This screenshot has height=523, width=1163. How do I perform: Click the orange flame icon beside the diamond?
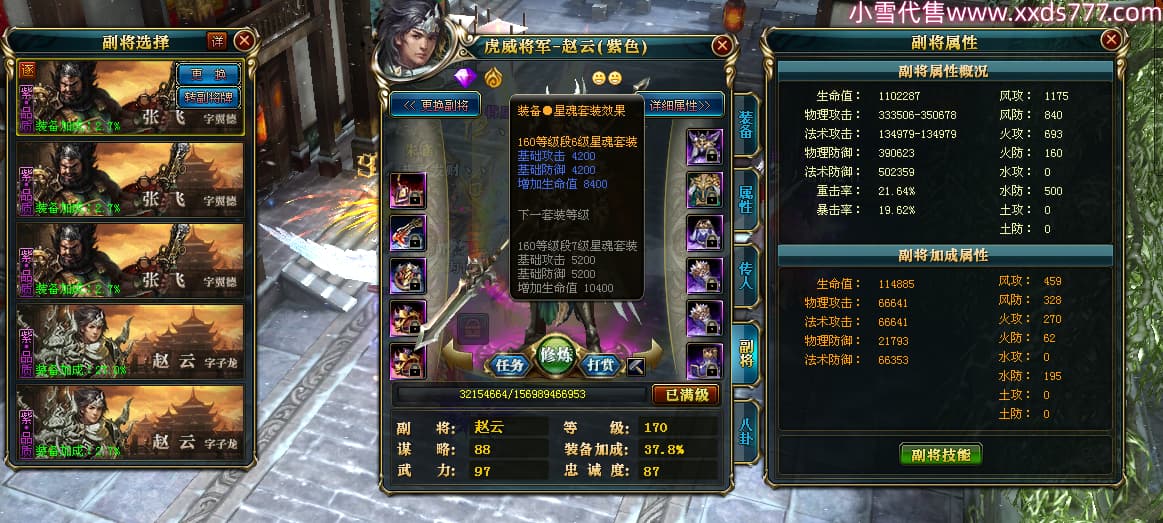point(493,77)
